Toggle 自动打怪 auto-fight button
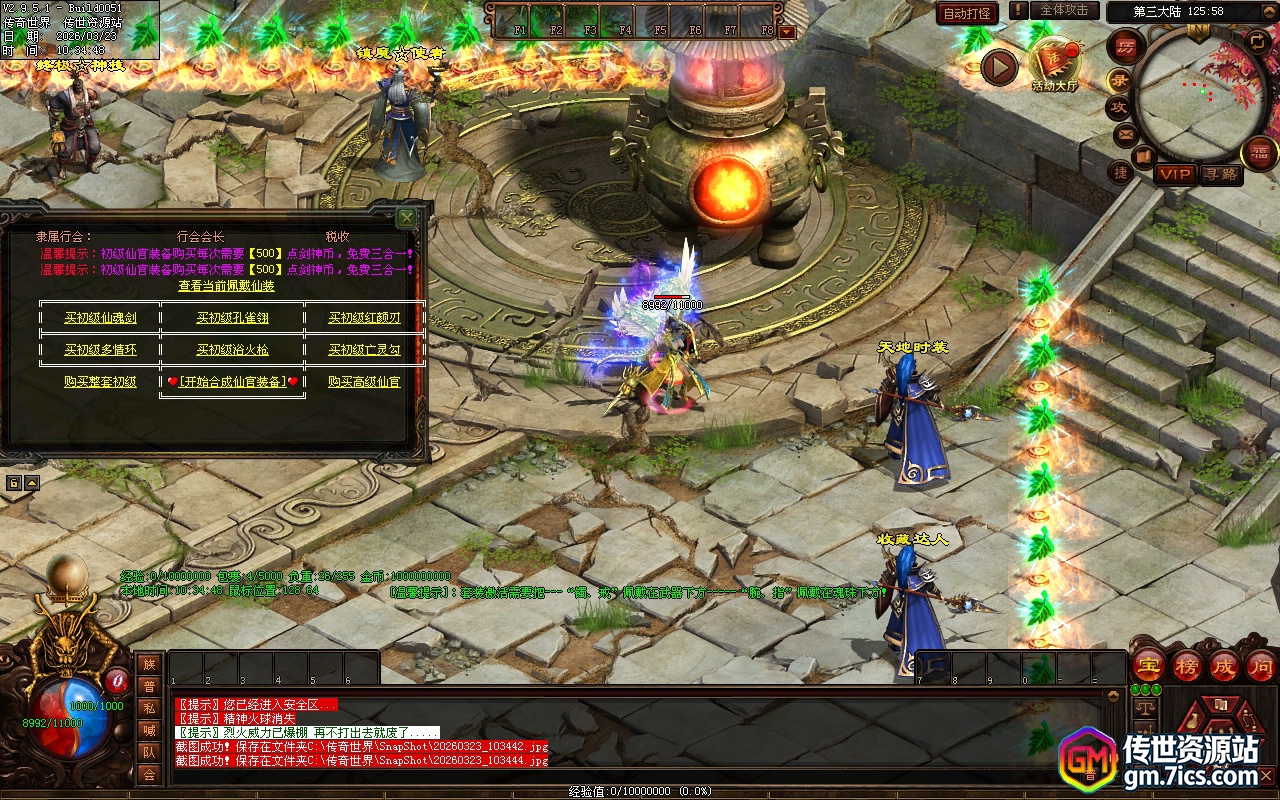 967,13
